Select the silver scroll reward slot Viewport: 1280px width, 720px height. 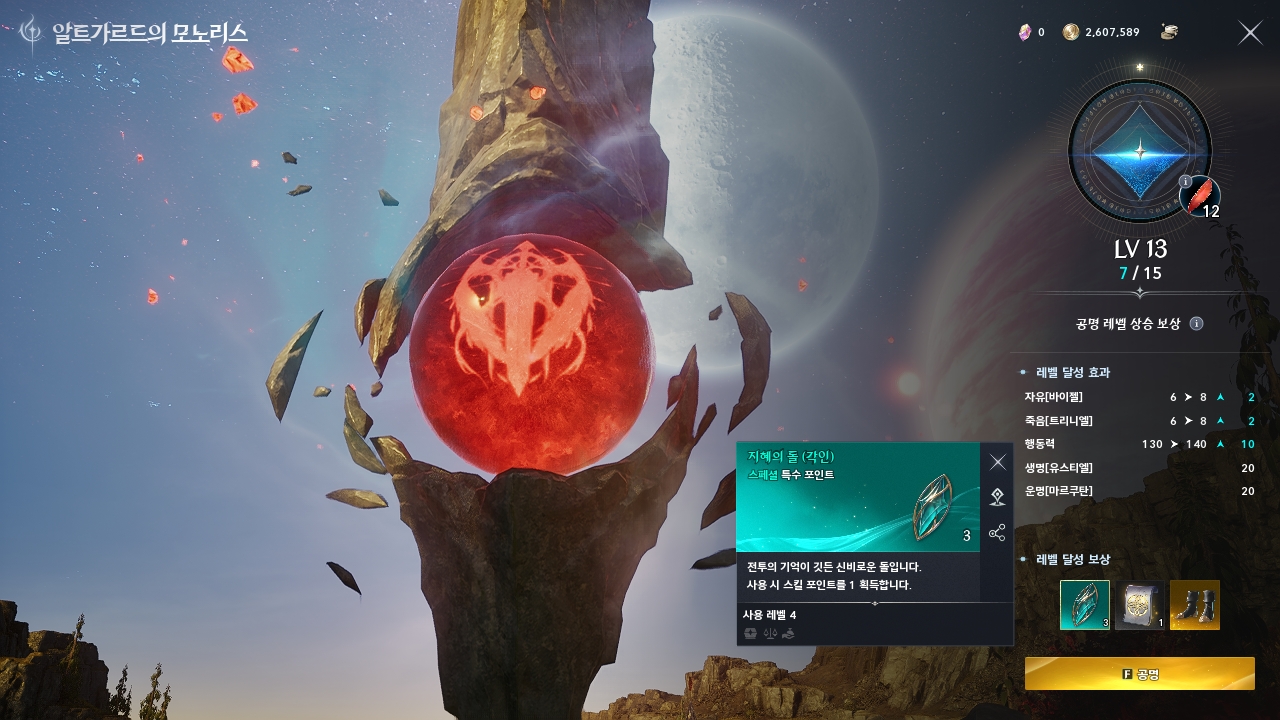(x=1140, y=605)
